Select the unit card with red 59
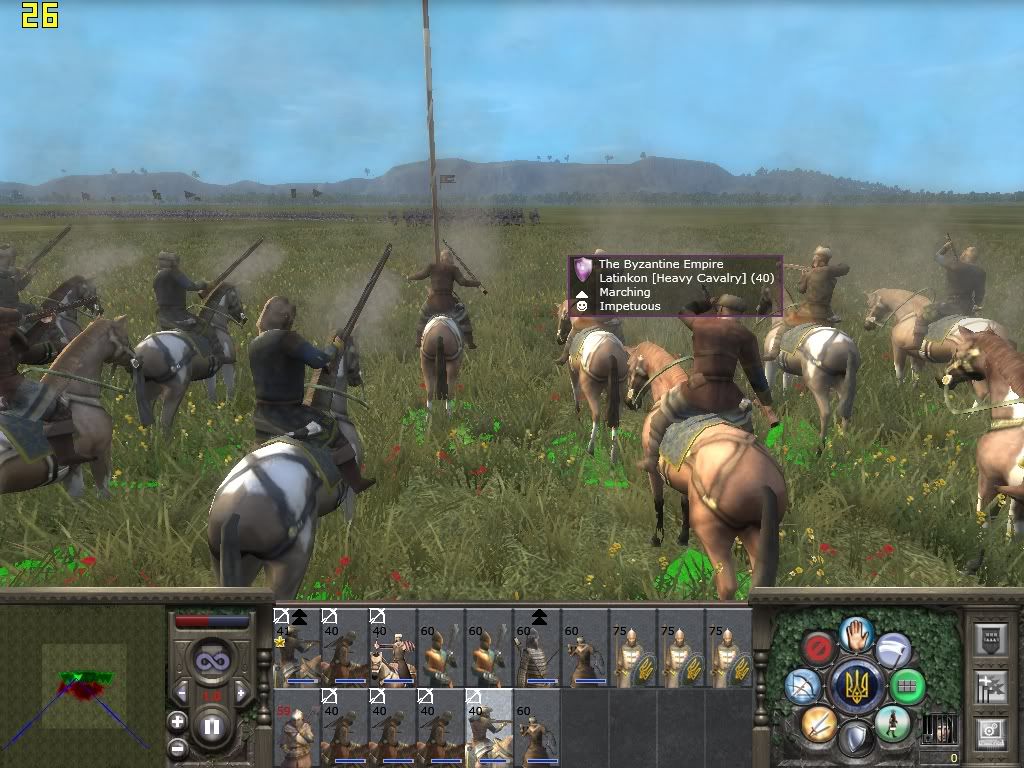 pos(296,727)
